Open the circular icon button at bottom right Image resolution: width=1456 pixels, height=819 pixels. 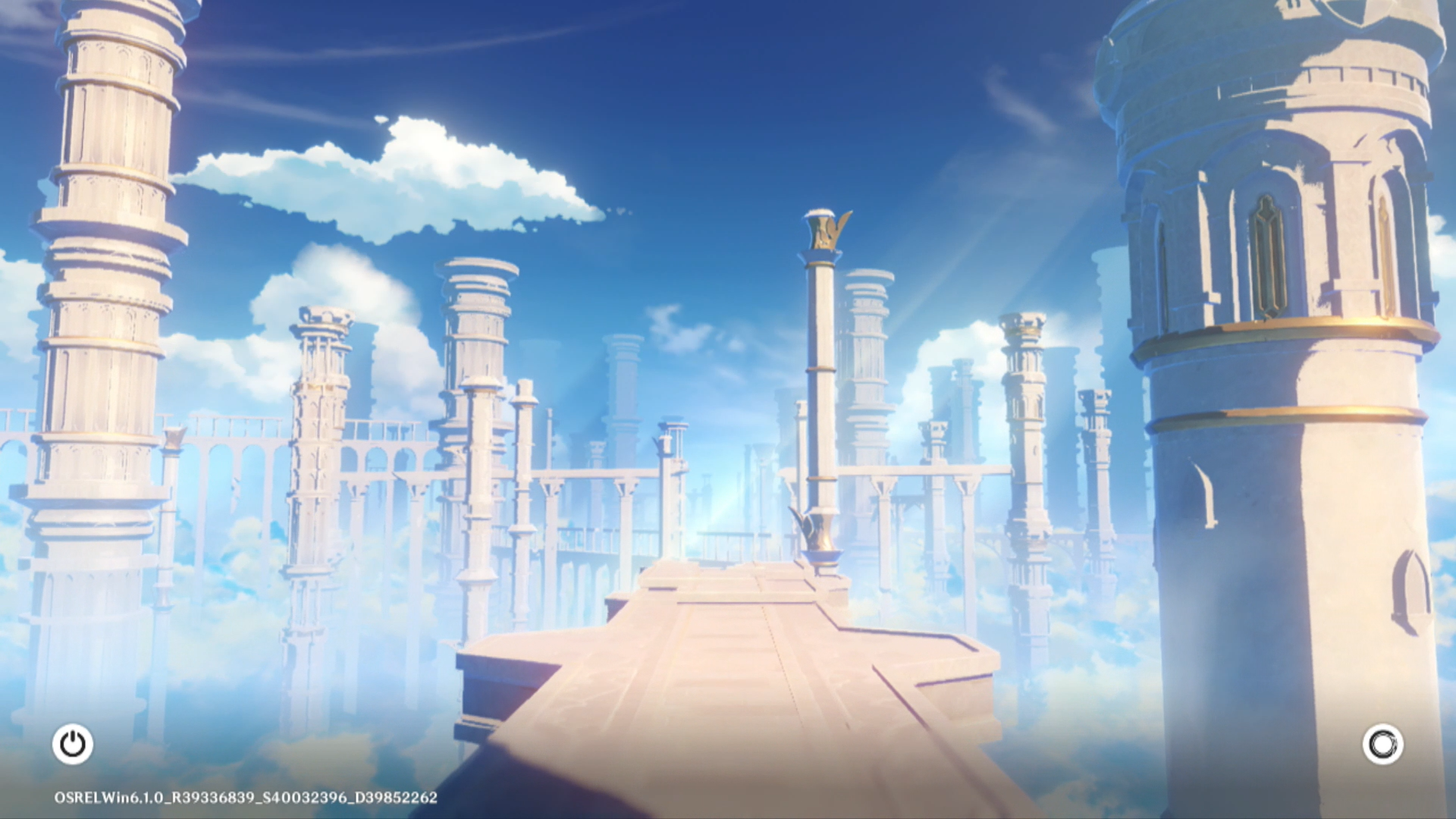tap(1382, 744)
